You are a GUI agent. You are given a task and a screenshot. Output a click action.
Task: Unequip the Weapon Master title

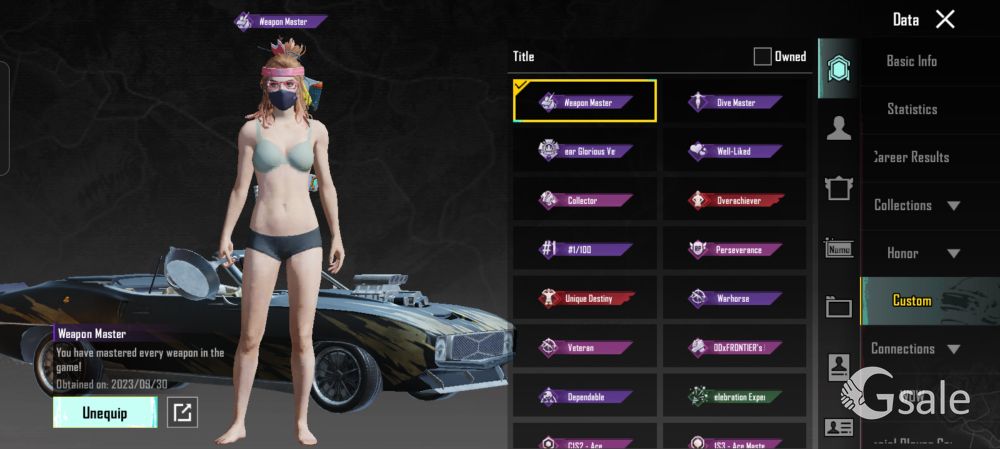pyautogui.click(x=105, y=412)
